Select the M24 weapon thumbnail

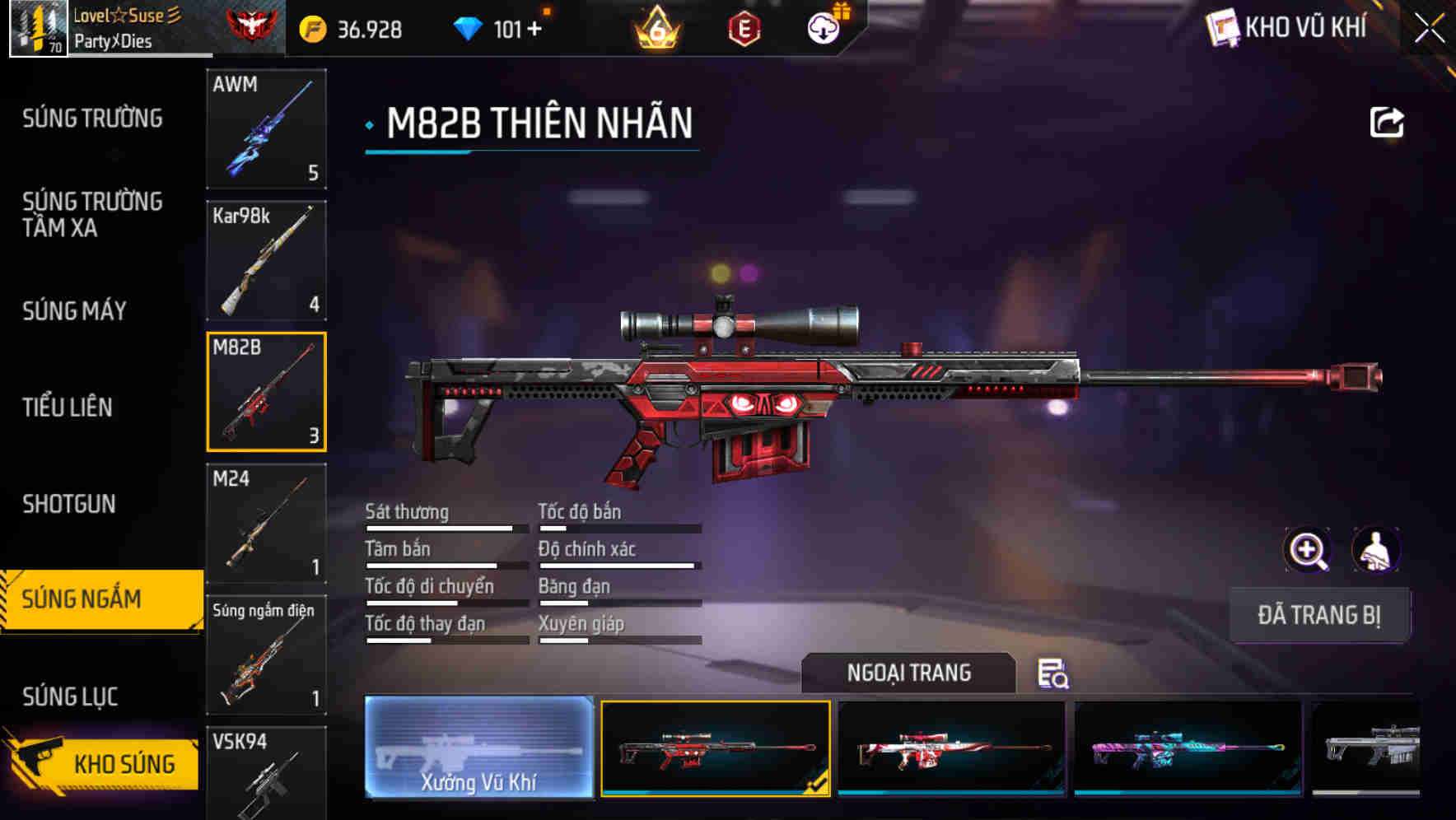(x=266, y=524)
